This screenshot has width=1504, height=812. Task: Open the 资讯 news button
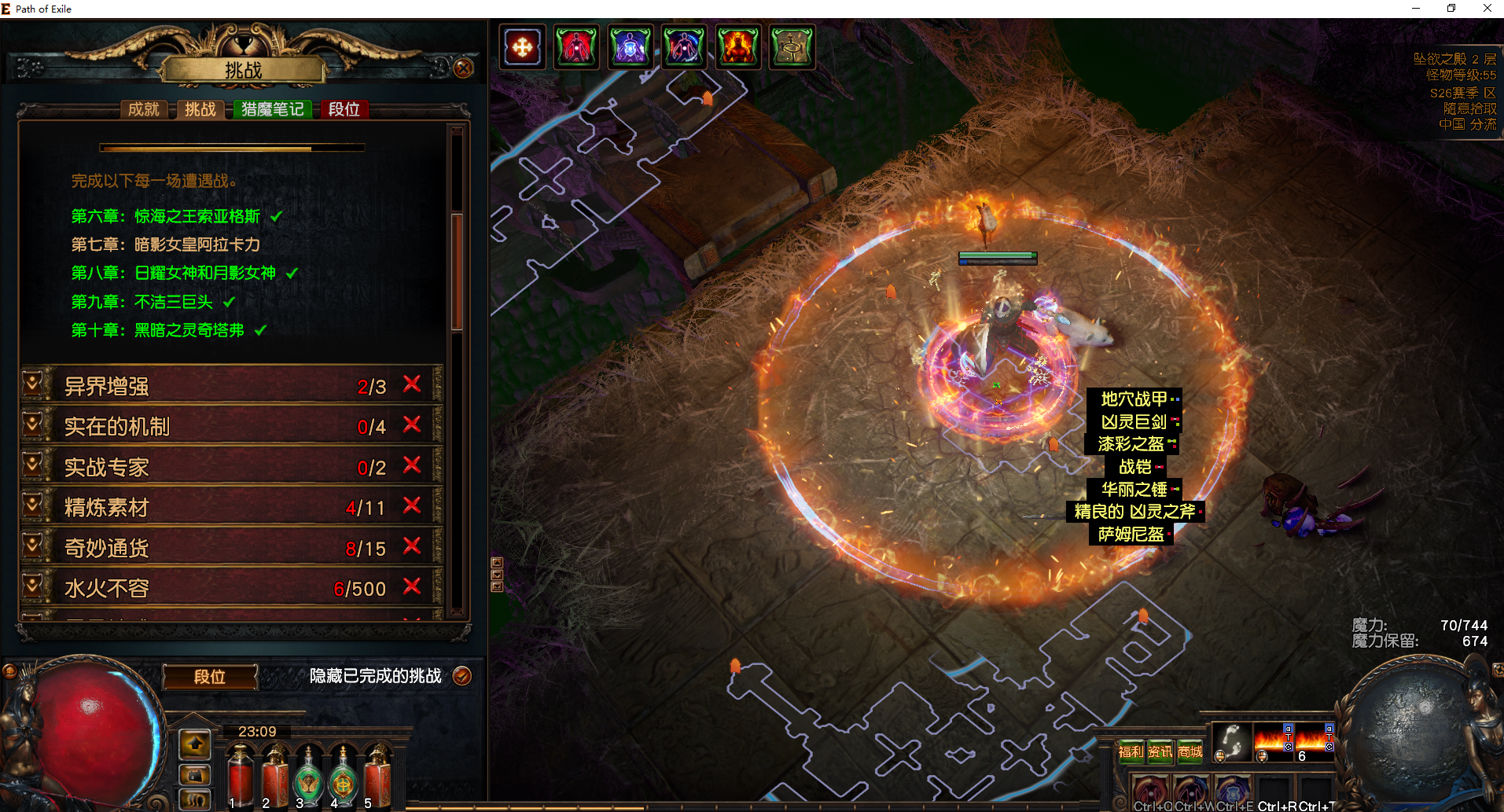tap(1160, 751)
